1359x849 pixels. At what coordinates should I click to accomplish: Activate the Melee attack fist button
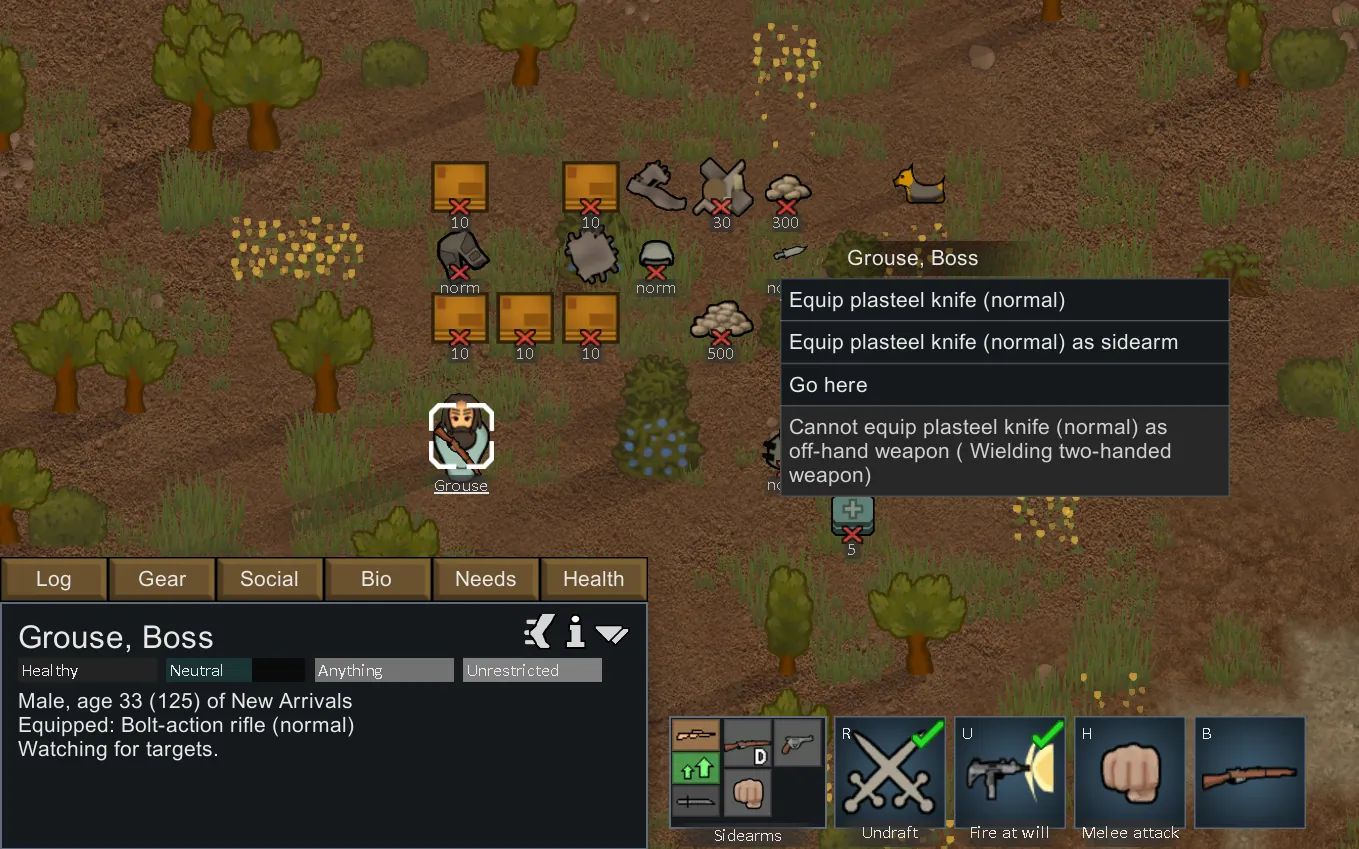[1130, 772]
